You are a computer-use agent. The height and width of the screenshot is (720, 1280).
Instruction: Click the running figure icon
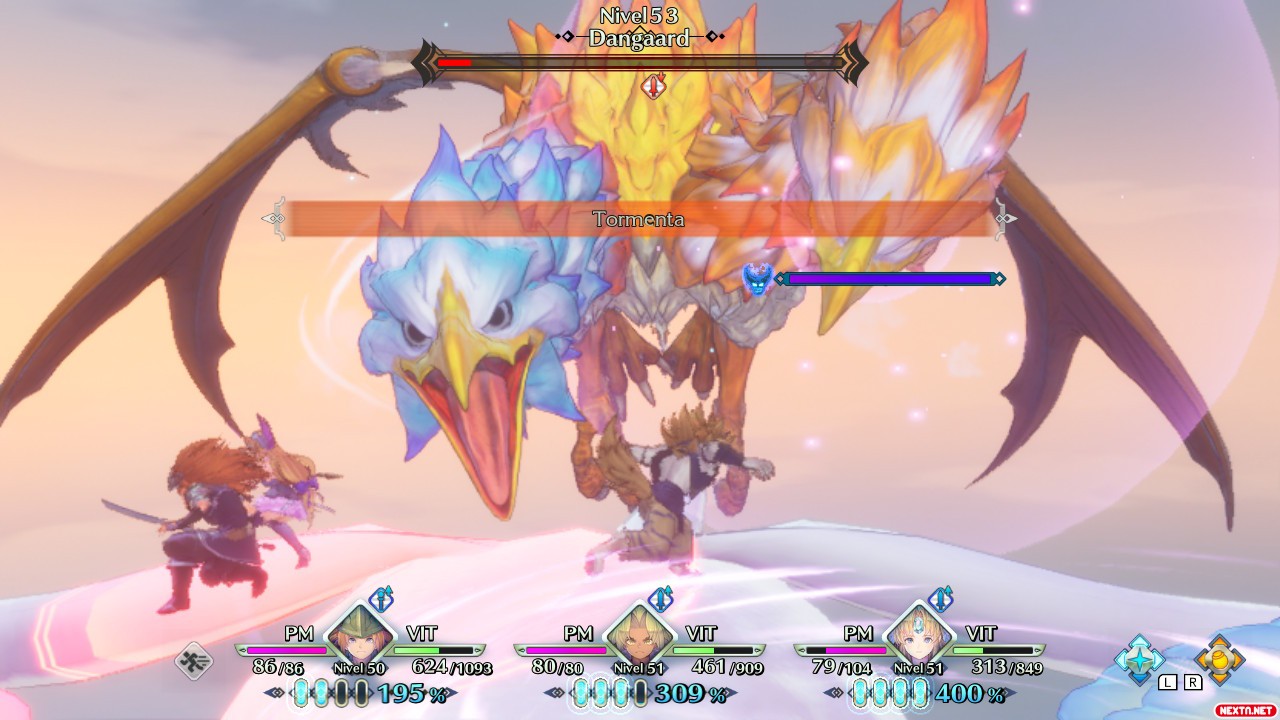tap(193, 661)
